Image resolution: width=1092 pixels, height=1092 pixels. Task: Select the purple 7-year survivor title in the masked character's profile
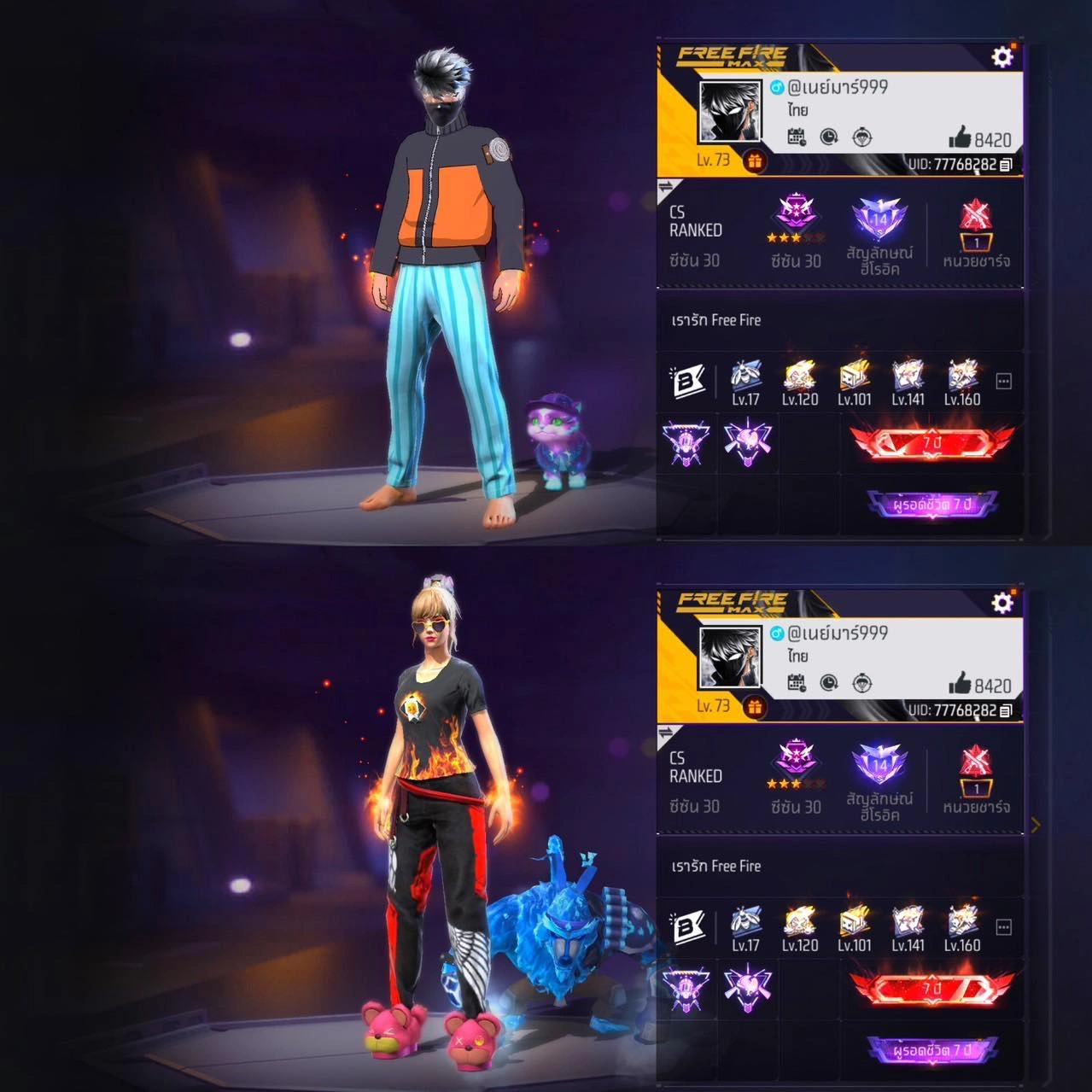pyautogui.click(x=931, y=505)
